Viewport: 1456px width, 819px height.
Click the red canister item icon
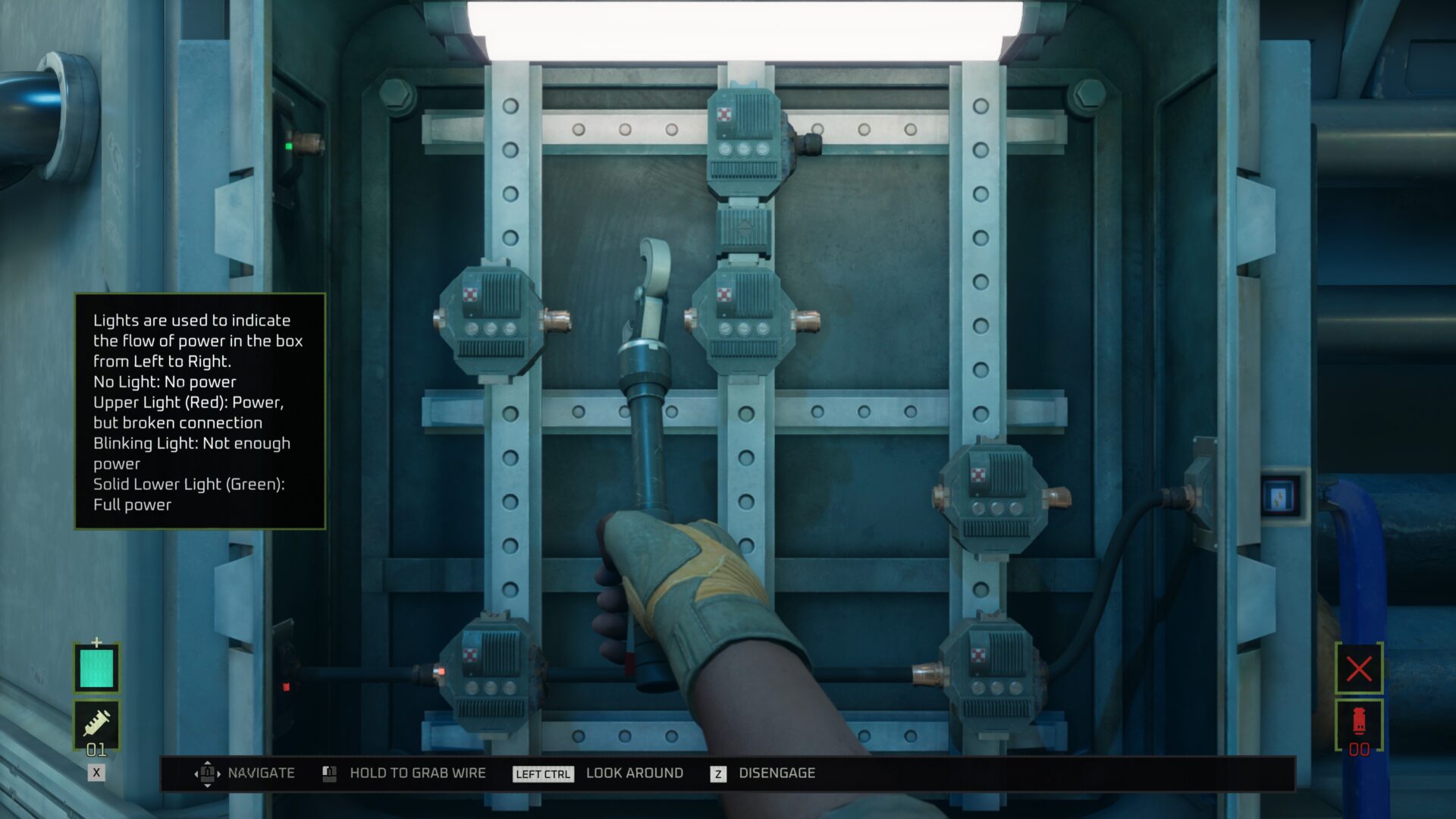coord(1359,722)
